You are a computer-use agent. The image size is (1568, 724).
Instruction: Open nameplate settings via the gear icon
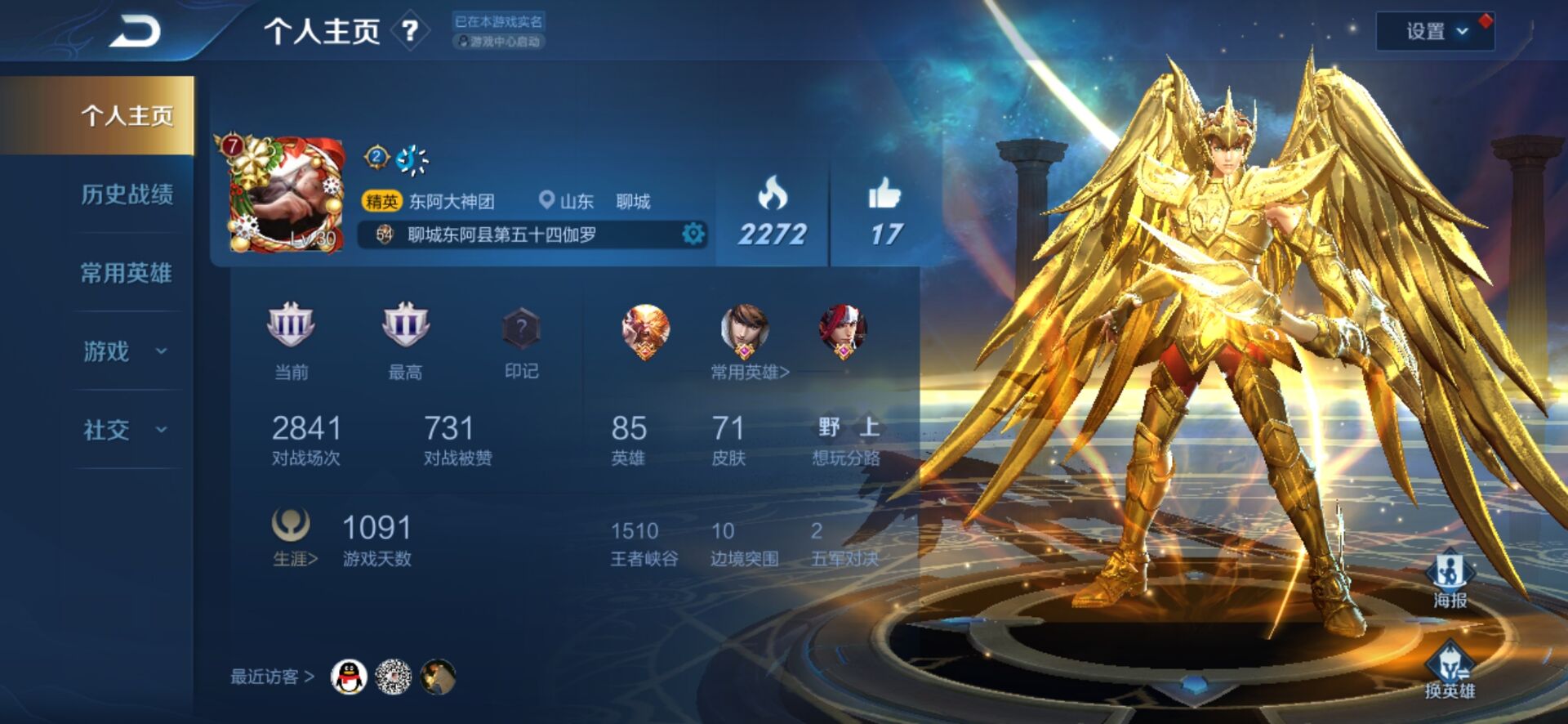(693, 232)
